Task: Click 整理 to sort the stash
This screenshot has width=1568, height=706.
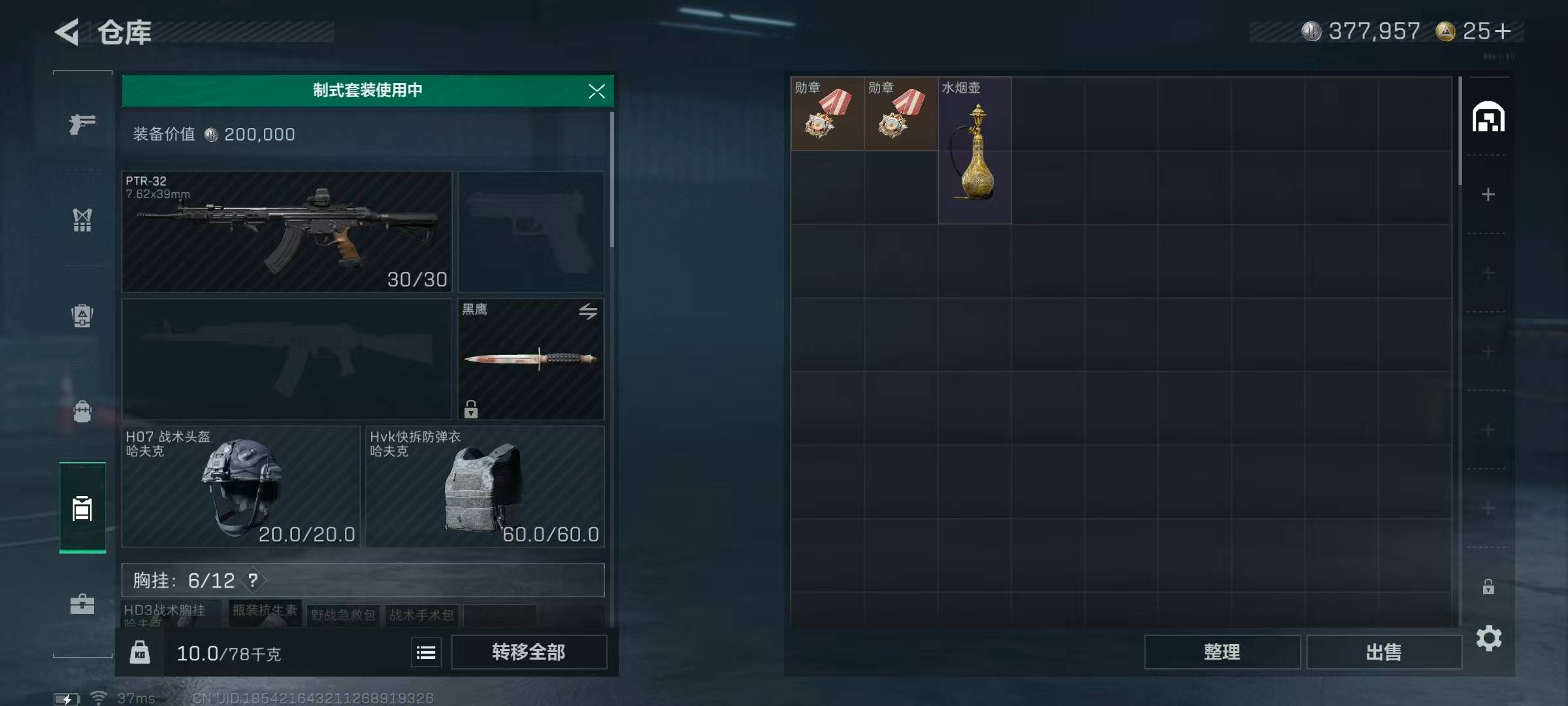Action: pos(1222,652)
